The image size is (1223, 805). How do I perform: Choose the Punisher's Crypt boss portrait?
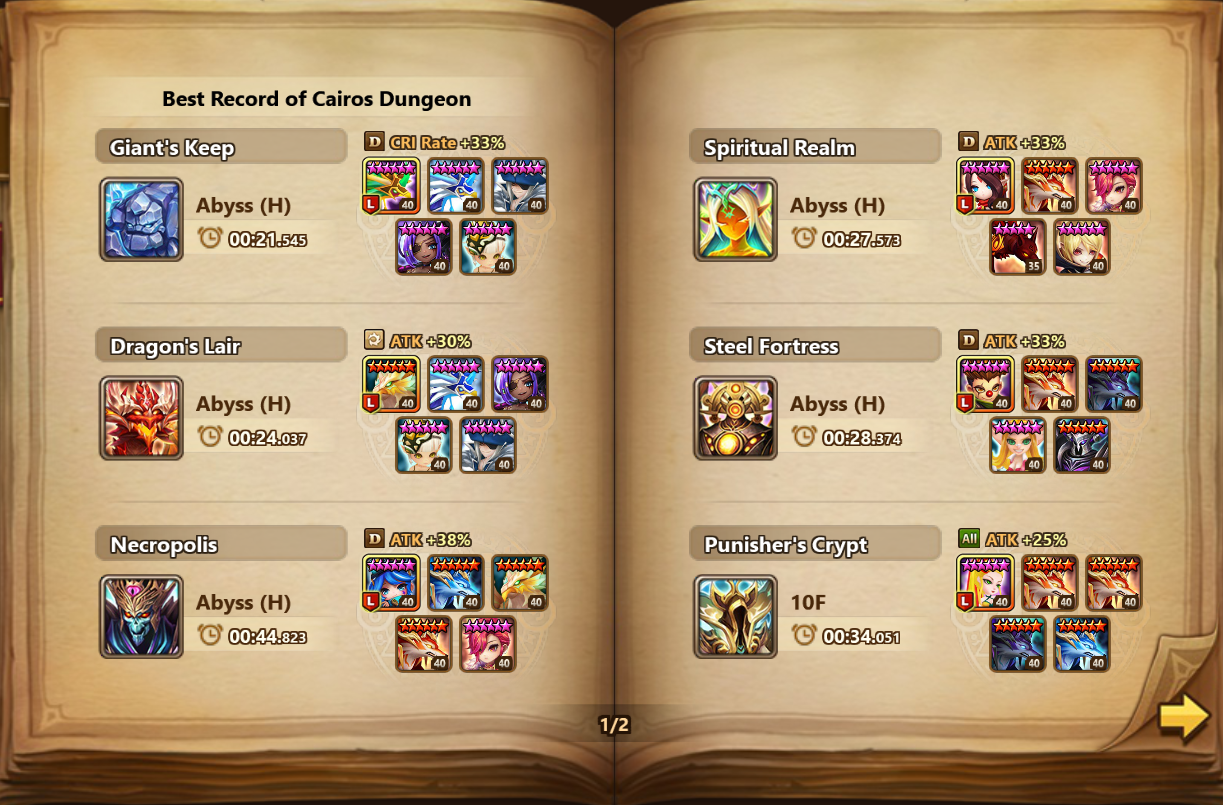point(735,616)
